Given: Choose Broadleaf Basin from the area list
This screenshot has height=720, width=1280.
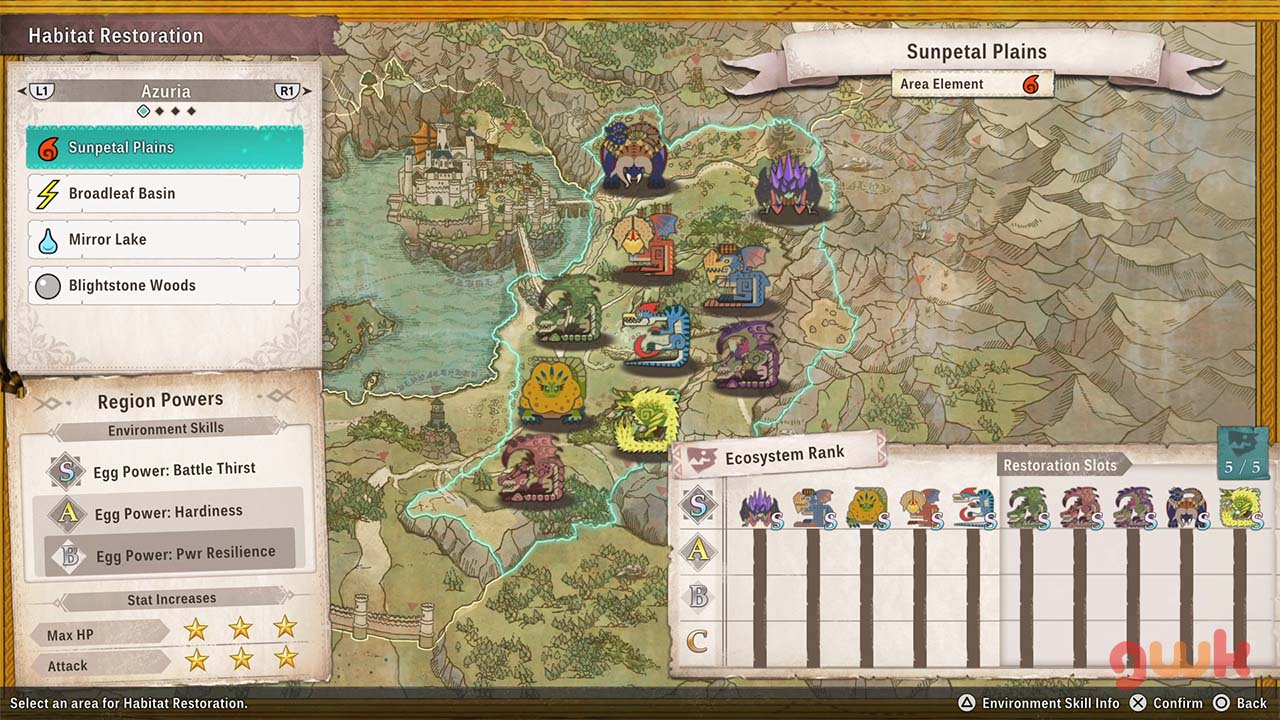Looking at the screenshot, I should [164, 194].
